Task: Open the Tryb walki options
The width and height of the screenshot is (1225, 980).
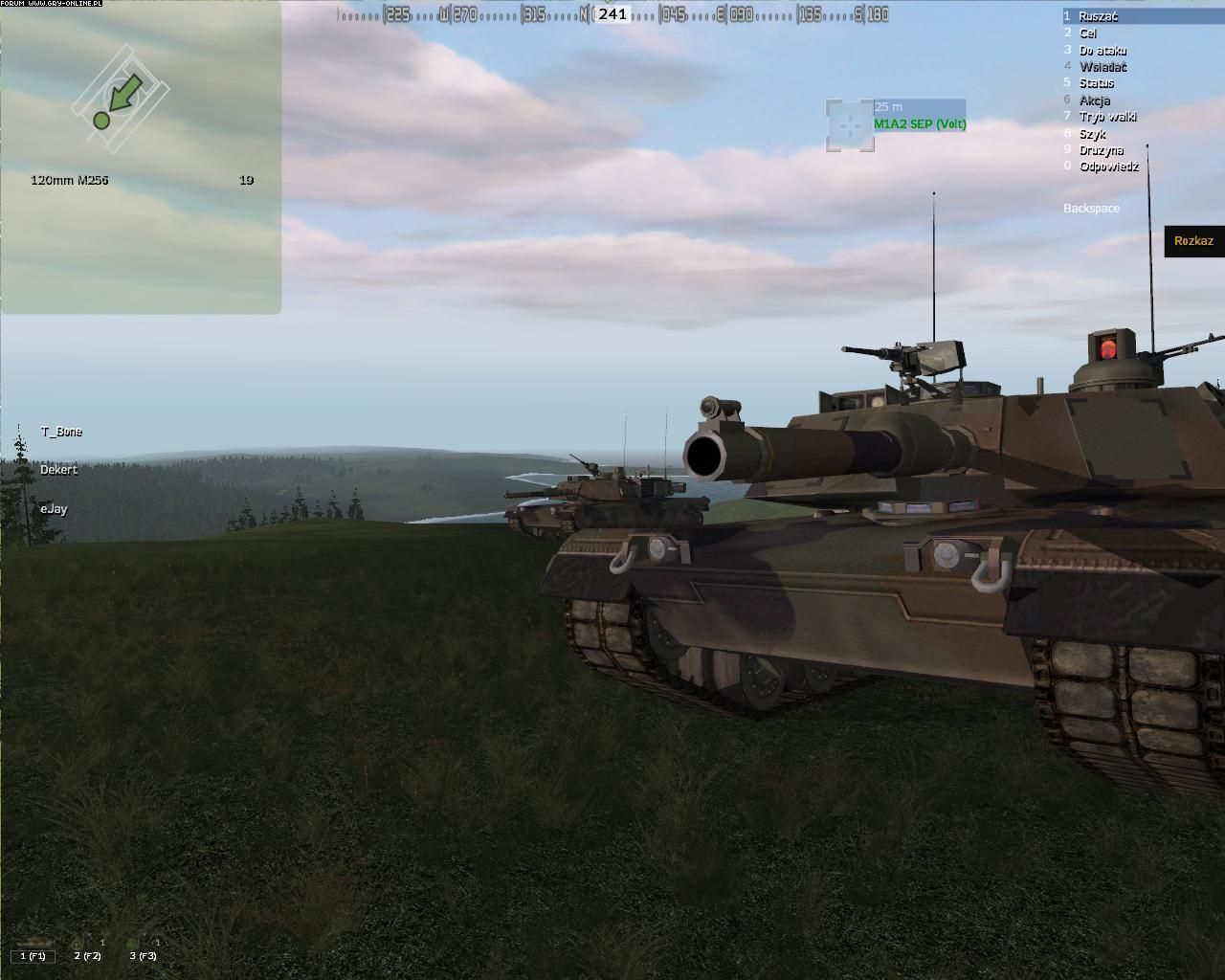Action: click(1107, 117)
